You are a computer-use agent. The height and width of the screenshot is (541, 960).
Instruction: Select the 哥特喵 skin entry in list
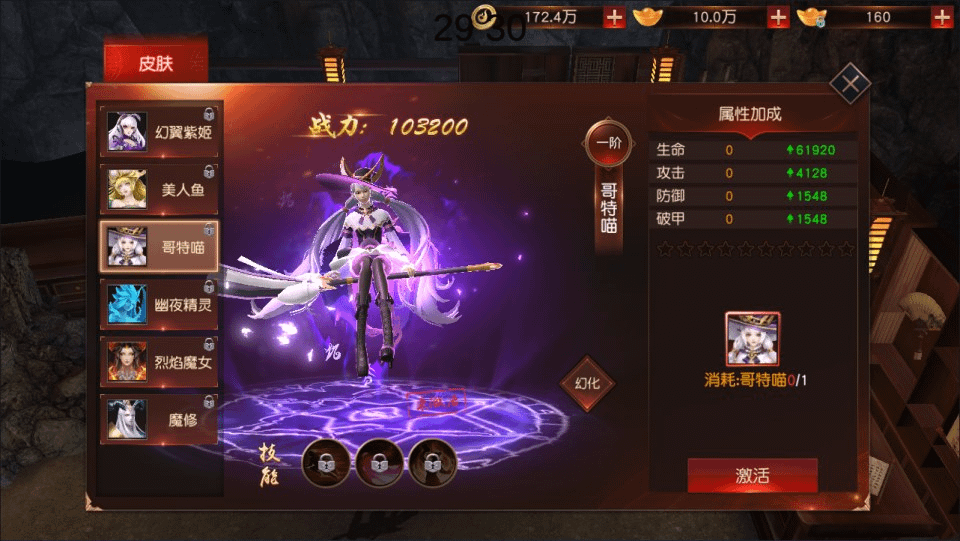(161, 246)
